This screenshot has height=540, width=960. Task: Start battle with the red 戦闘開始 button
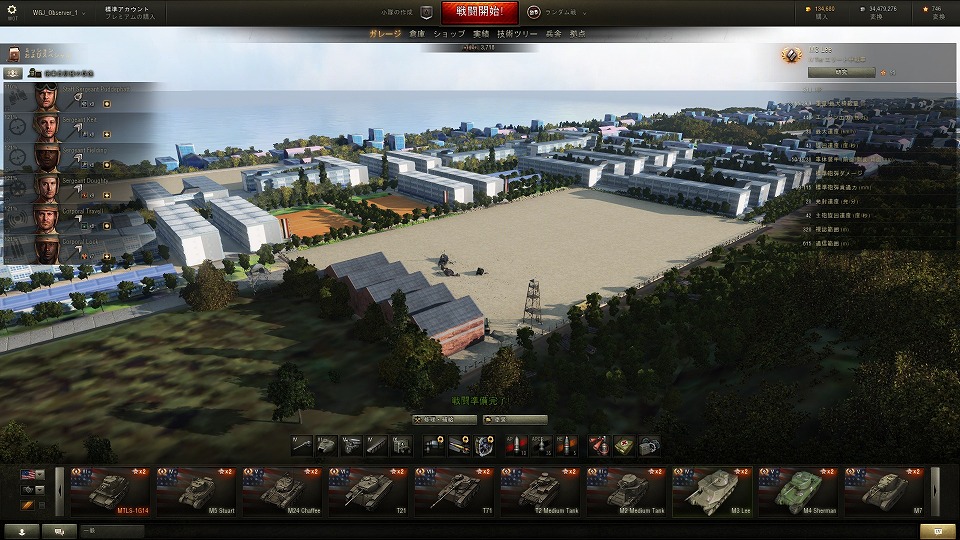coord(473,13)
